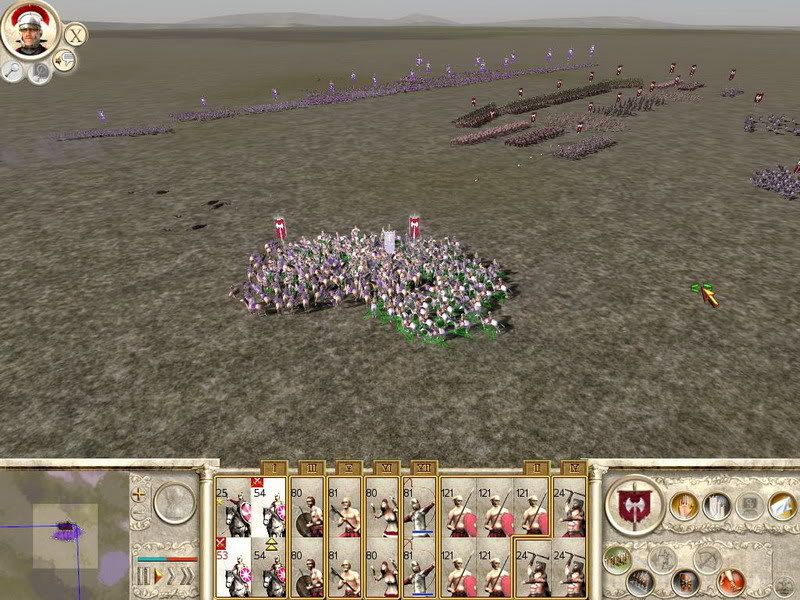Viewport: 800px width, 600px height.
Task: Zoom in the minimap with plus button
Action: pos(140,493)
